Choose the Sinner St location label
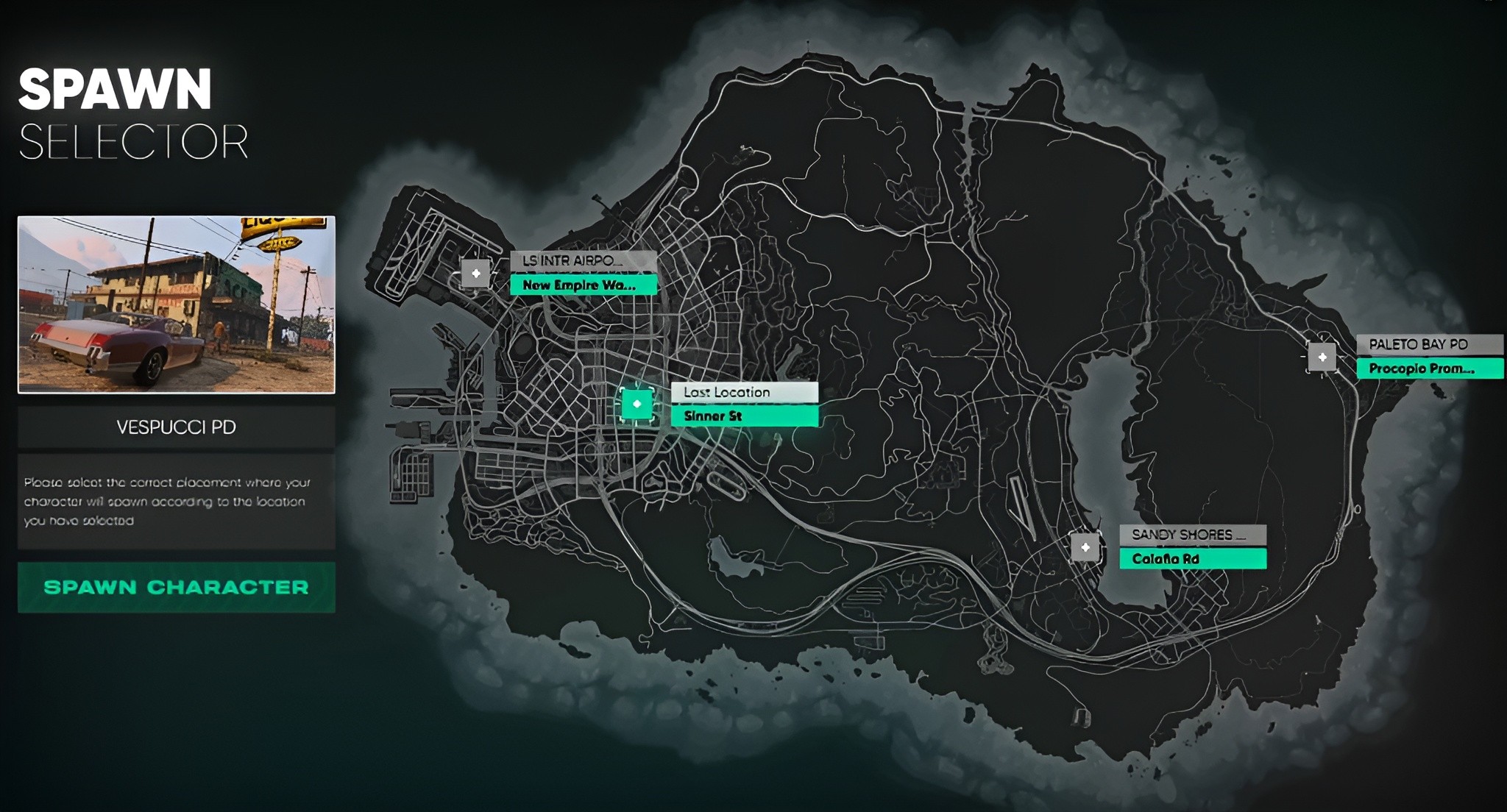The height and width of the screenshot is (812, 1507). pyautogui.click(x=744, y=416)
